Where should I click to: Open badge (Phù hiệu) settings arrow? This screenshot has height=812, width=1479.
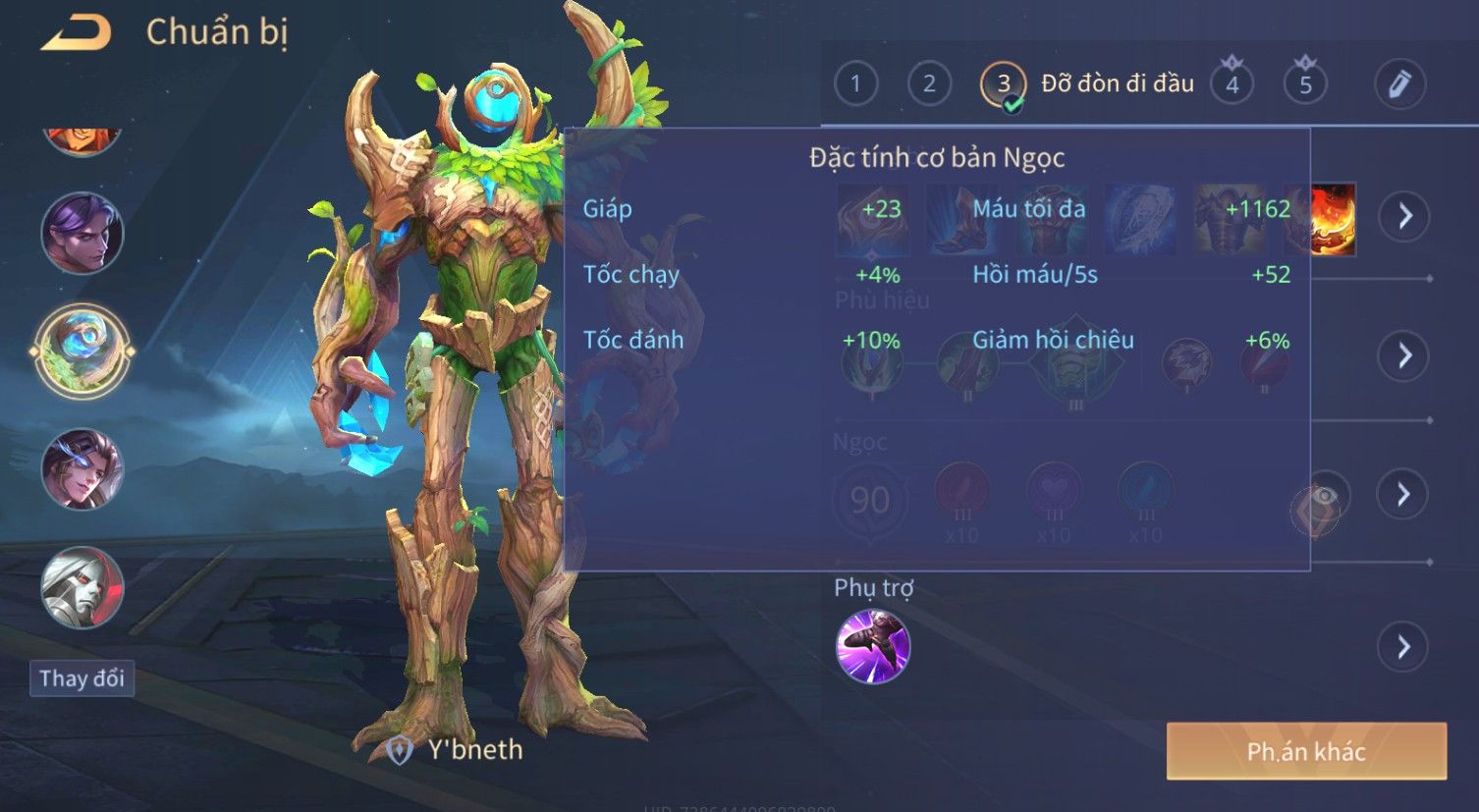(x=1404, y=355)
